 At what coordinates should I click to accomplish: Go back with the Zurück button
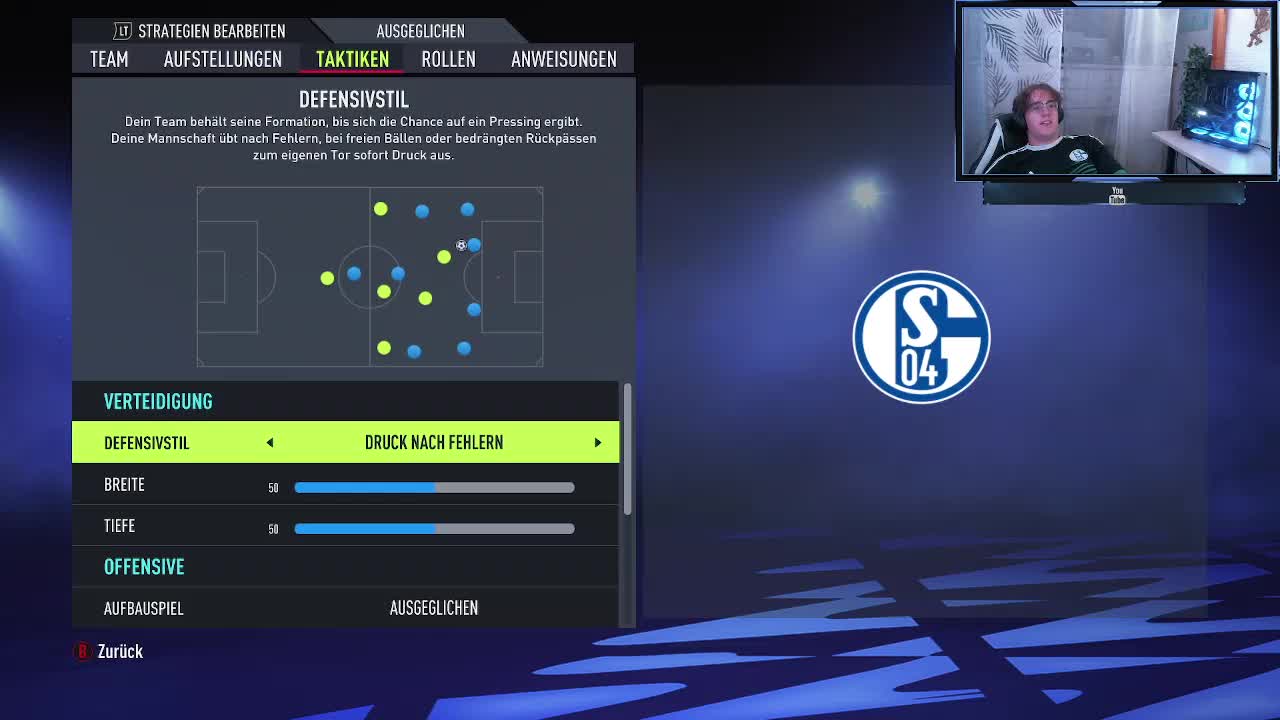(x=110, y=651)
